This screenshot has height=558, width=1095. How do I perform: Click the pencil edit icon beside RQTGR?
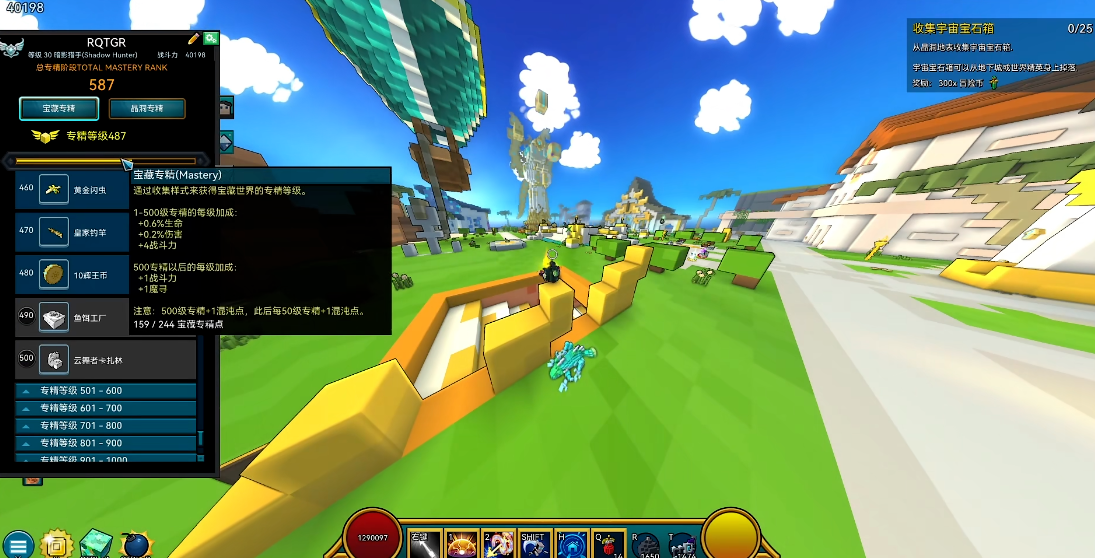point(194,38)
